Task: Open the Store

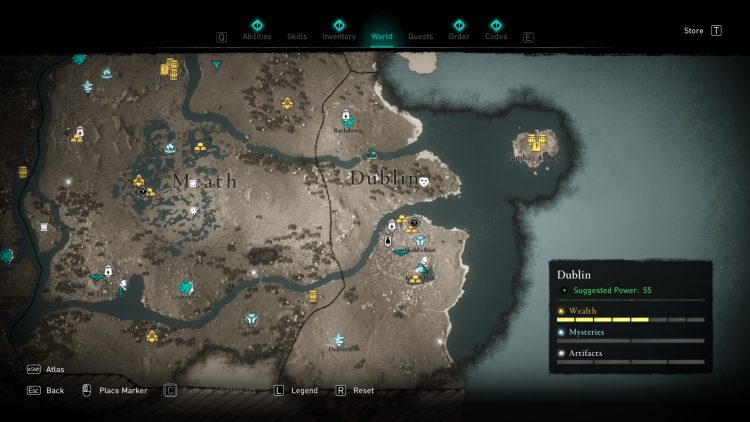Action: (x=694, y=31)
